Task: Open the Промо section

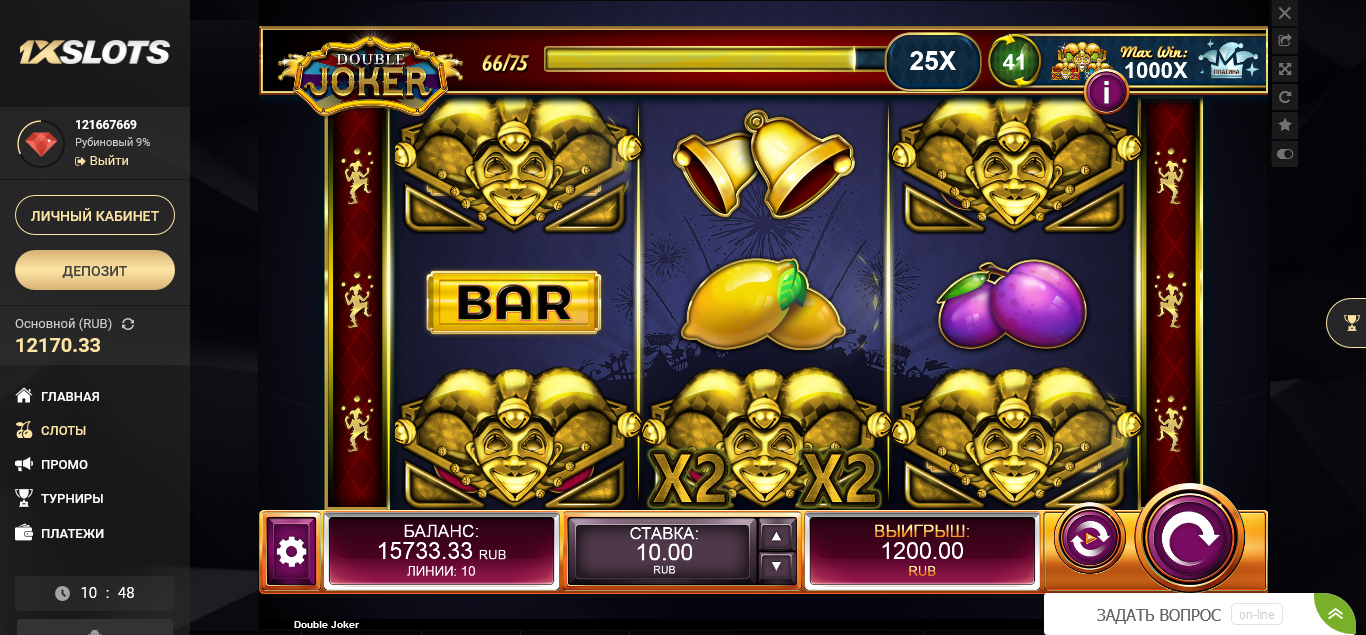Action: tap(64, 464)
